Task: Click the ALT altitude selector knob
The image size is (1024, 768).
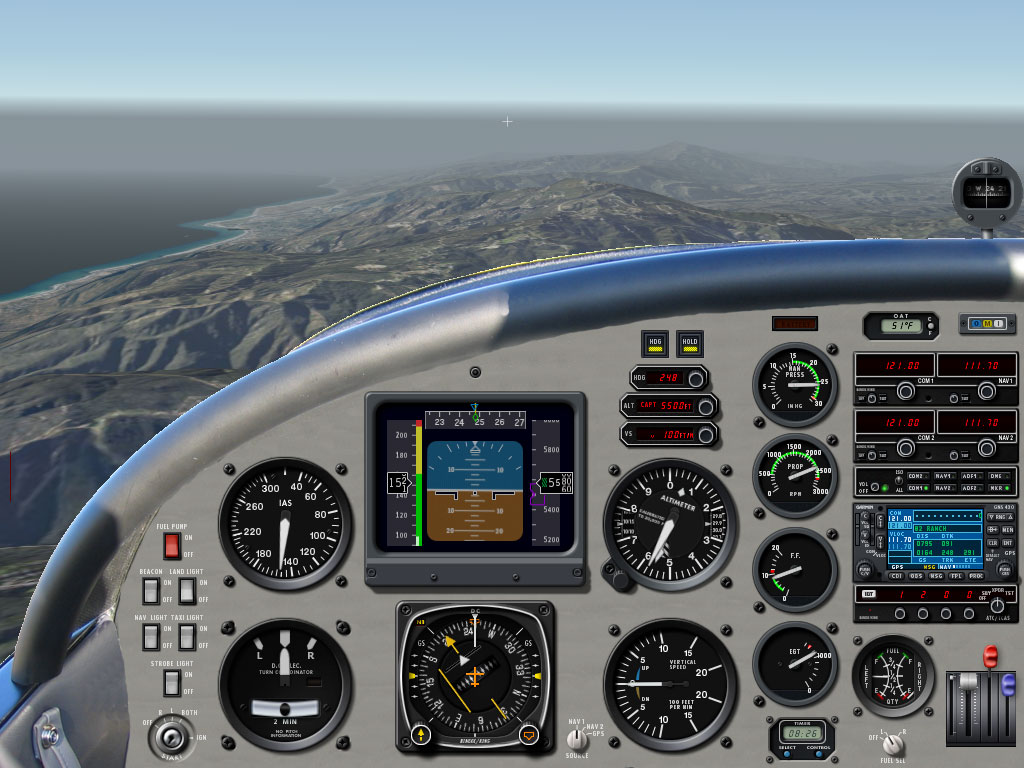Action: click(707, 406)
